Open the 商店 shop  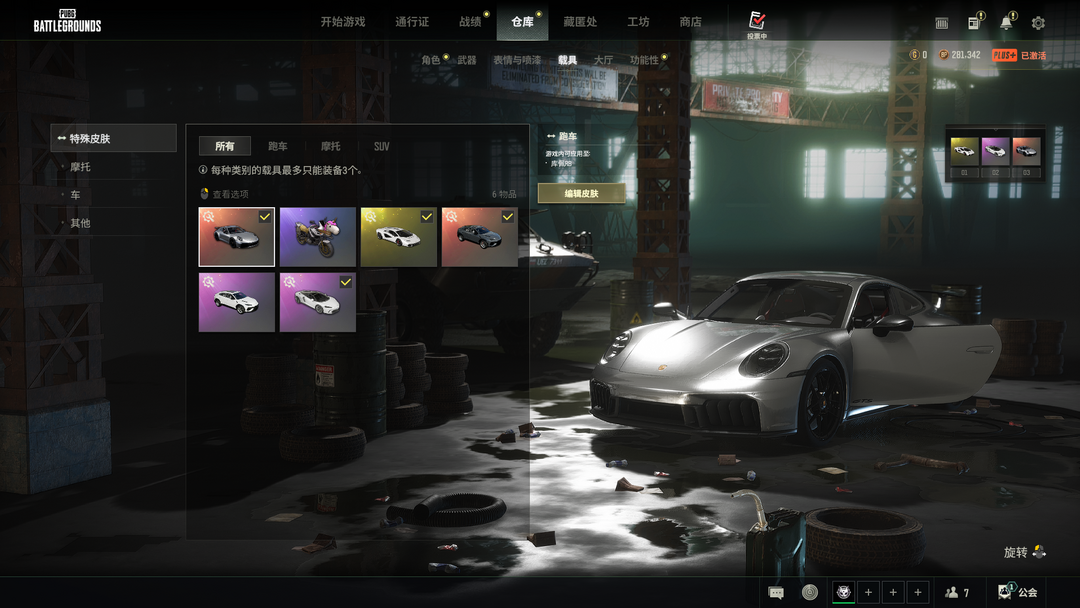(690, 22)
